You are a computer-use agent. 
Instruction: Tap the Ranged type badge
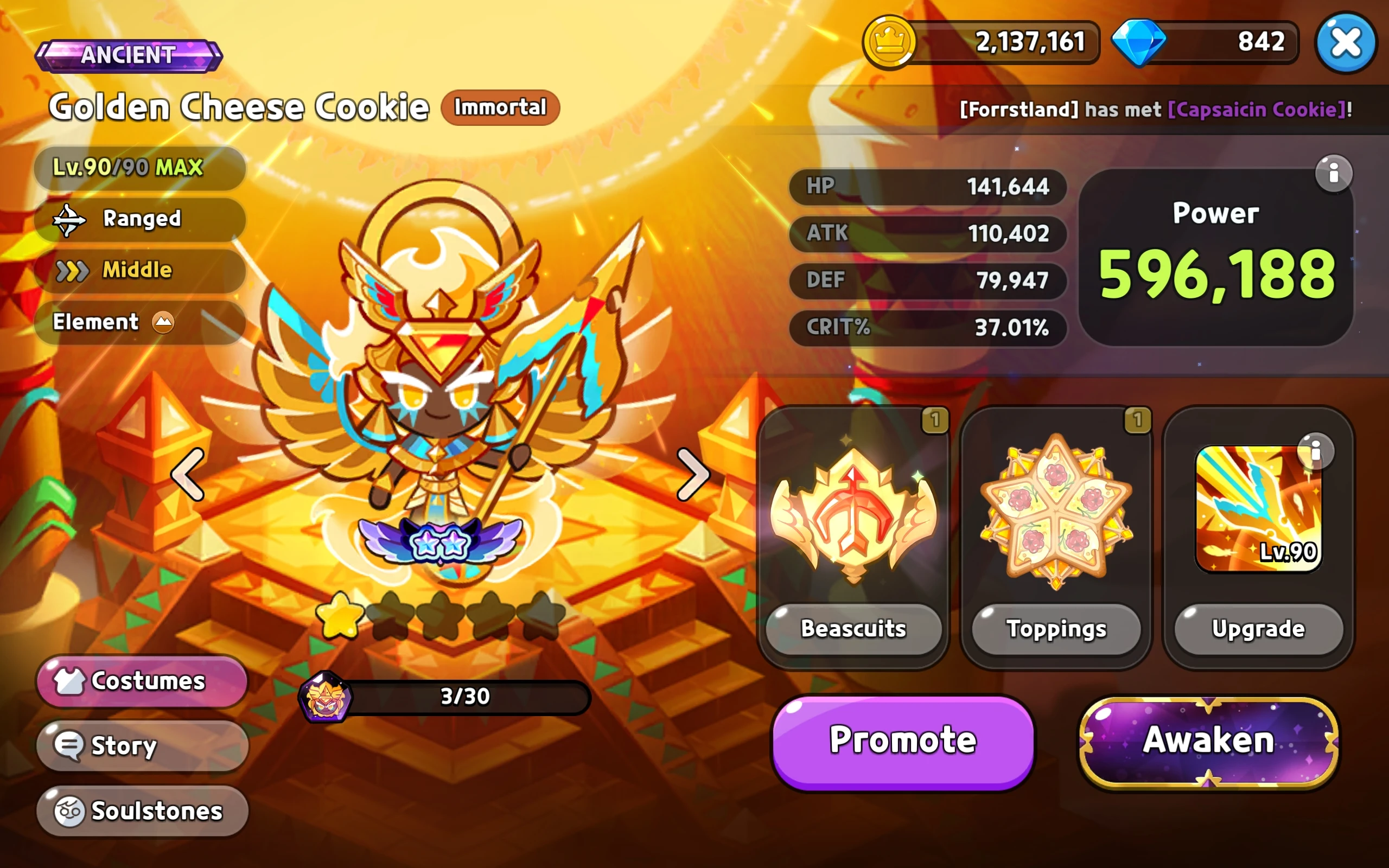click(139, 219)
